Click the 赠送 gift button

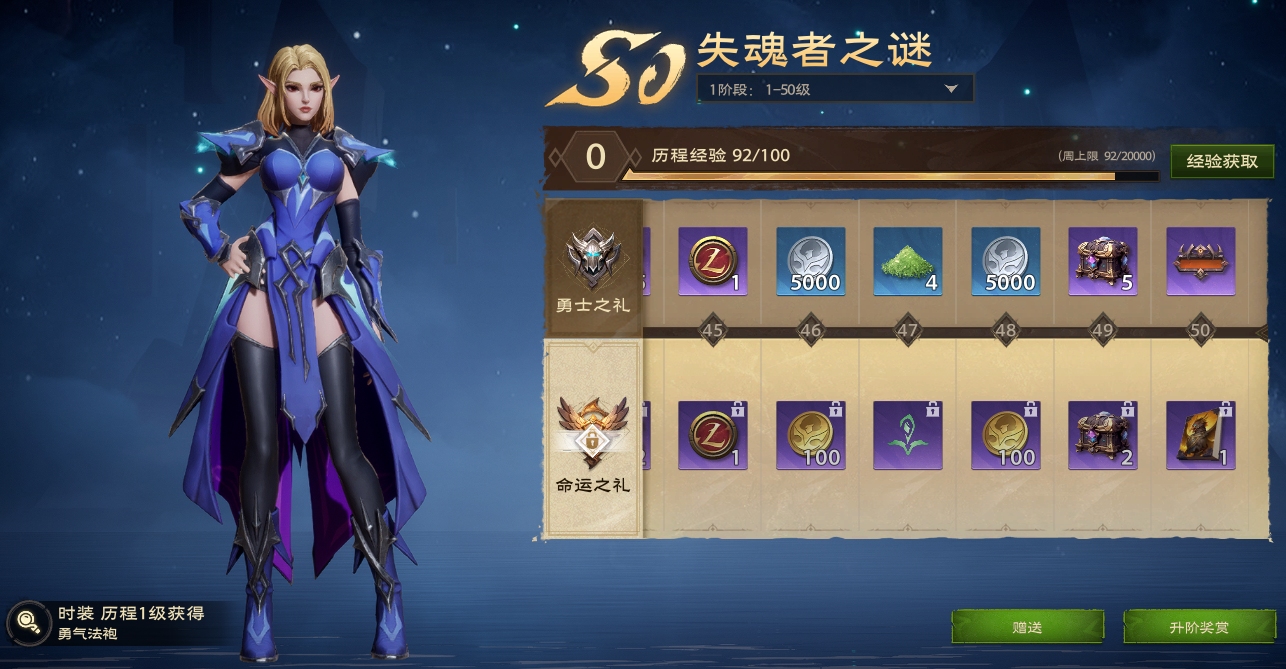[1027, 627]
